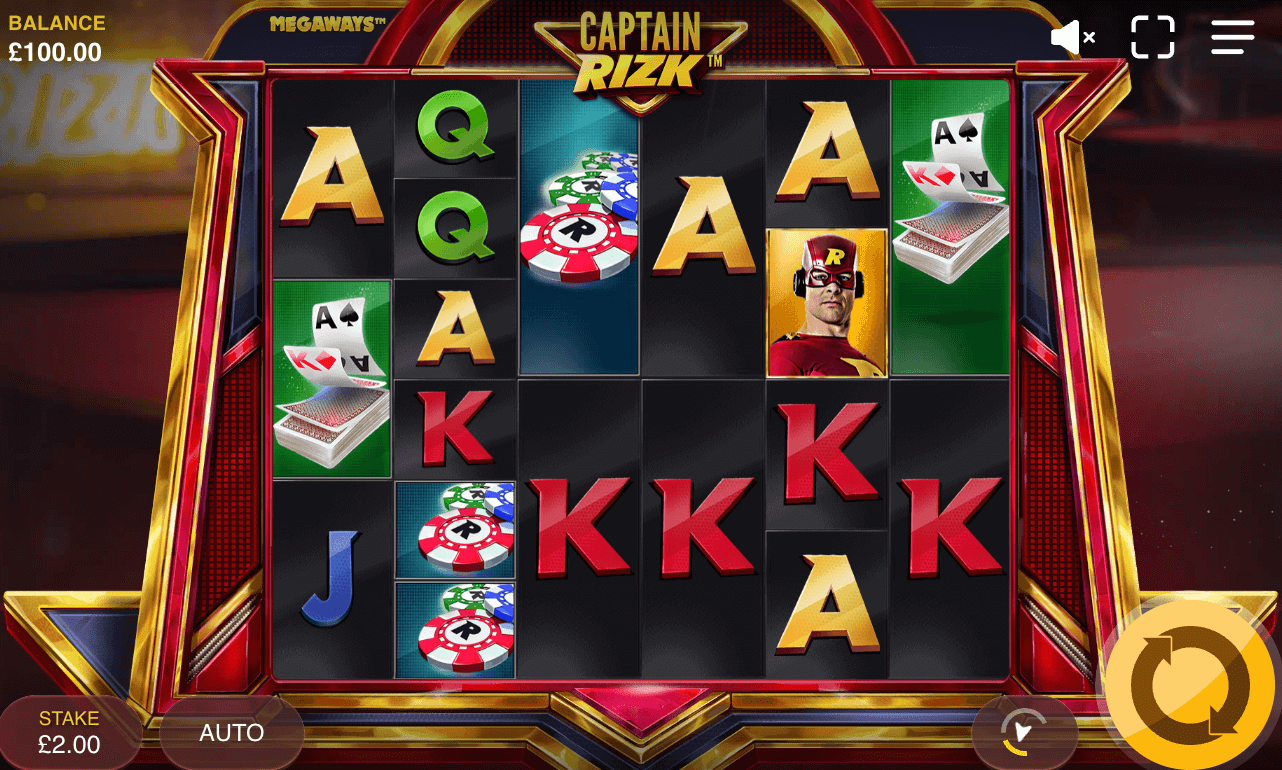The image size is (1282, 770).
Task: Expand the AUTO spin options
Action: (x=231, y=732)
